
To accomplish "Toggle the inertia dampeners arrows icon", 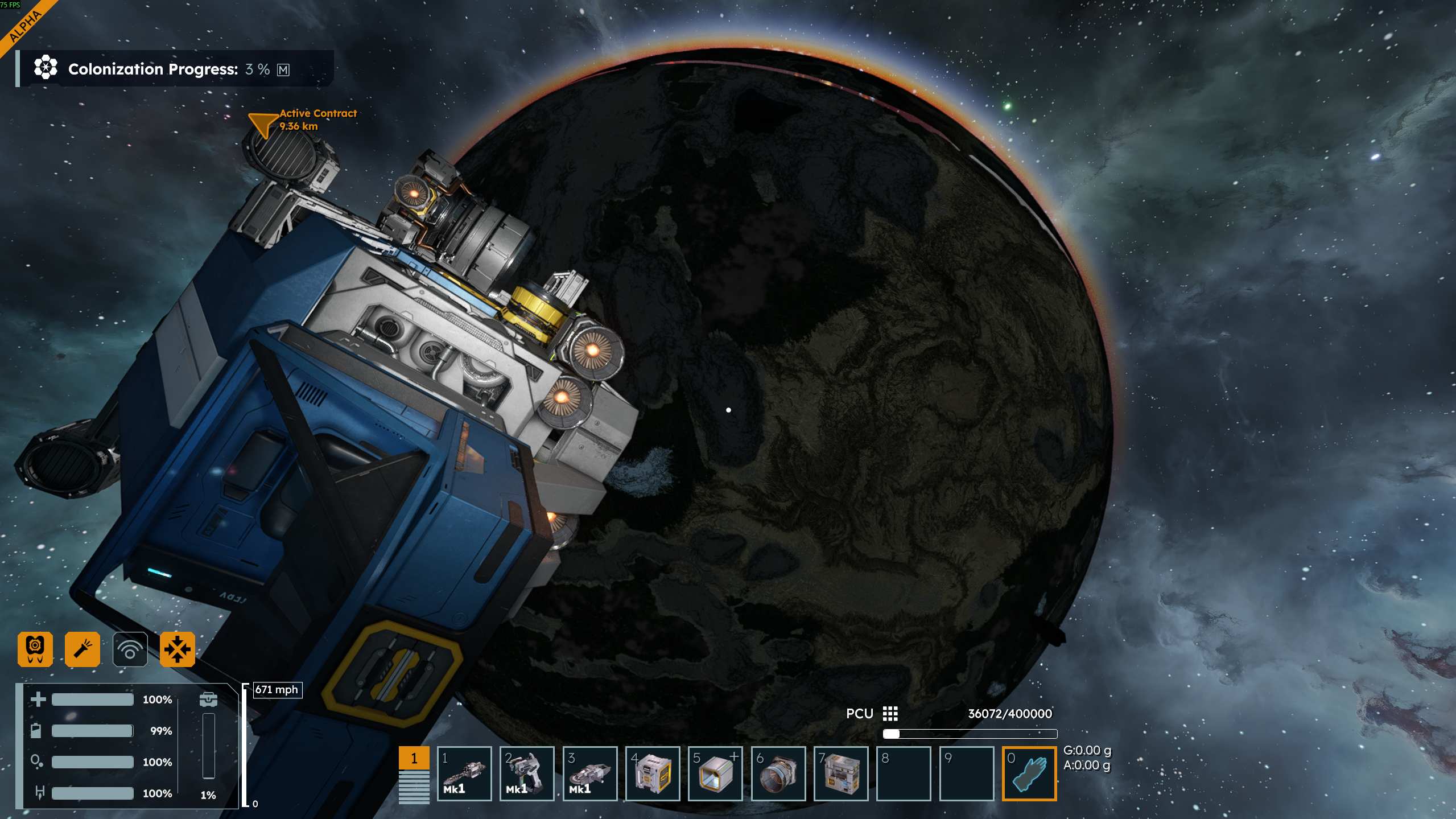I will point(178,649).
